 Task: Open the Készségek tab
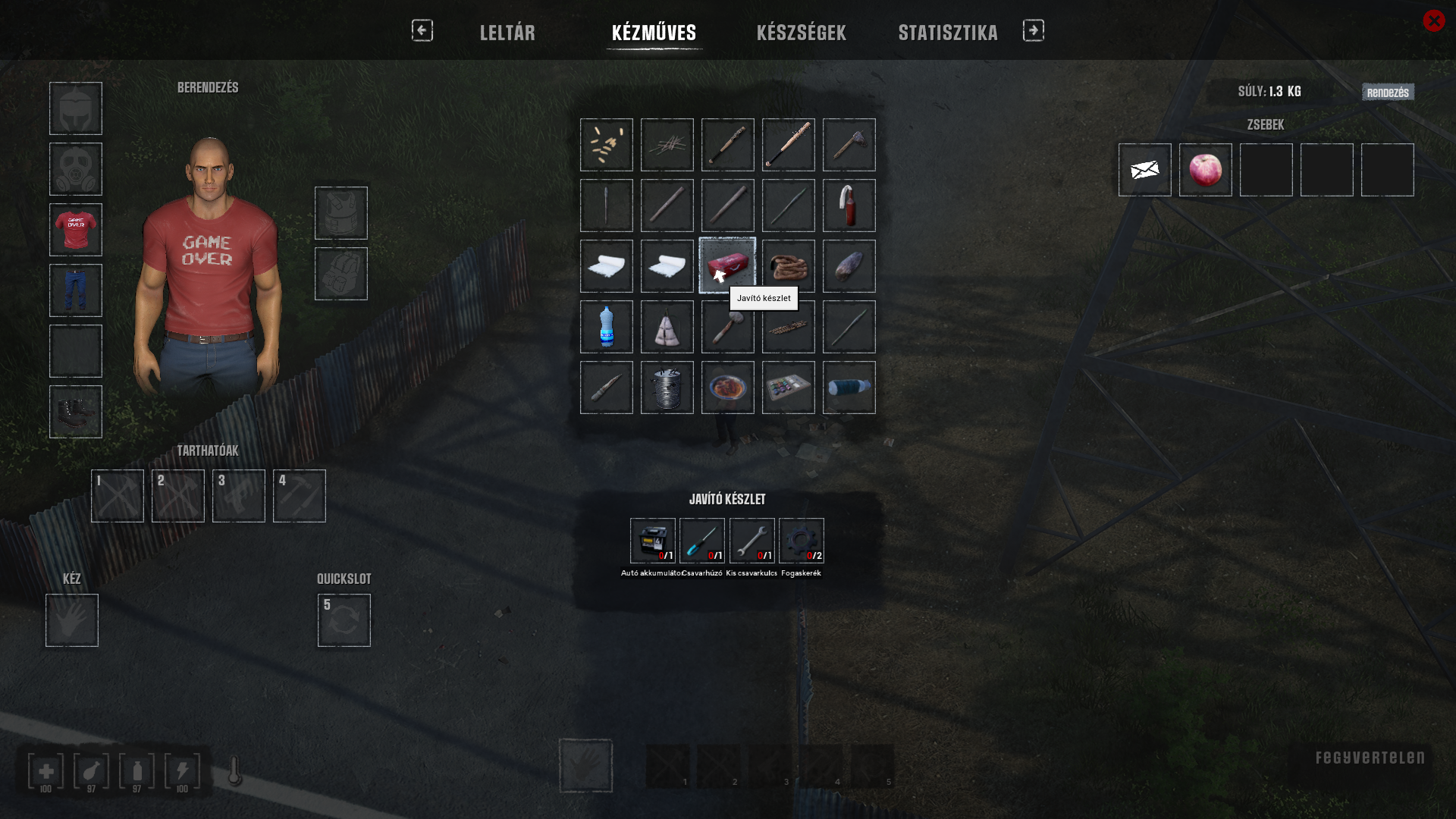click(x=801, y=33)
